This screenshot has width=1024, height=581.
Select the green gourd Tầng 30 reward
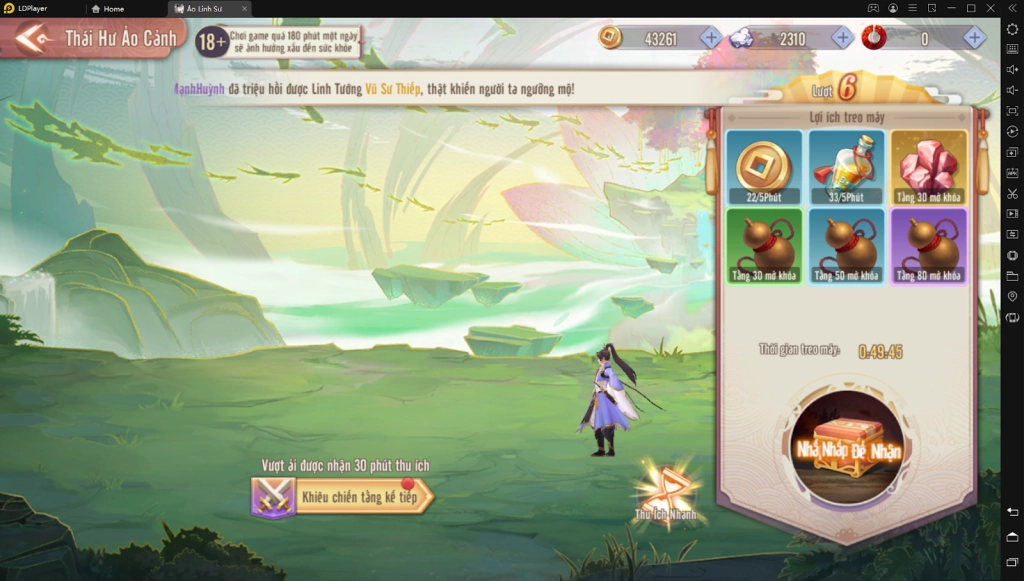[x=764, y=246]
